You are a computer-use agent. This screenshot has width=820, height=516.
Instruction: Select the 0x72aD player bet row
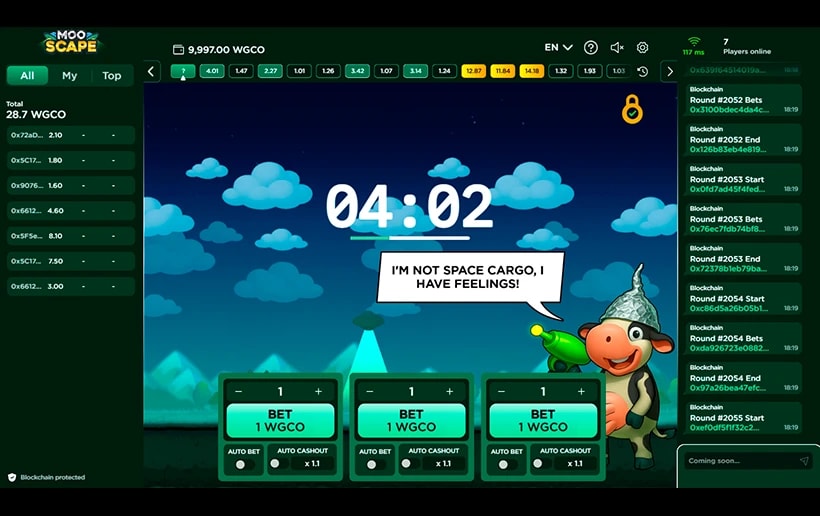coord(70,135)
